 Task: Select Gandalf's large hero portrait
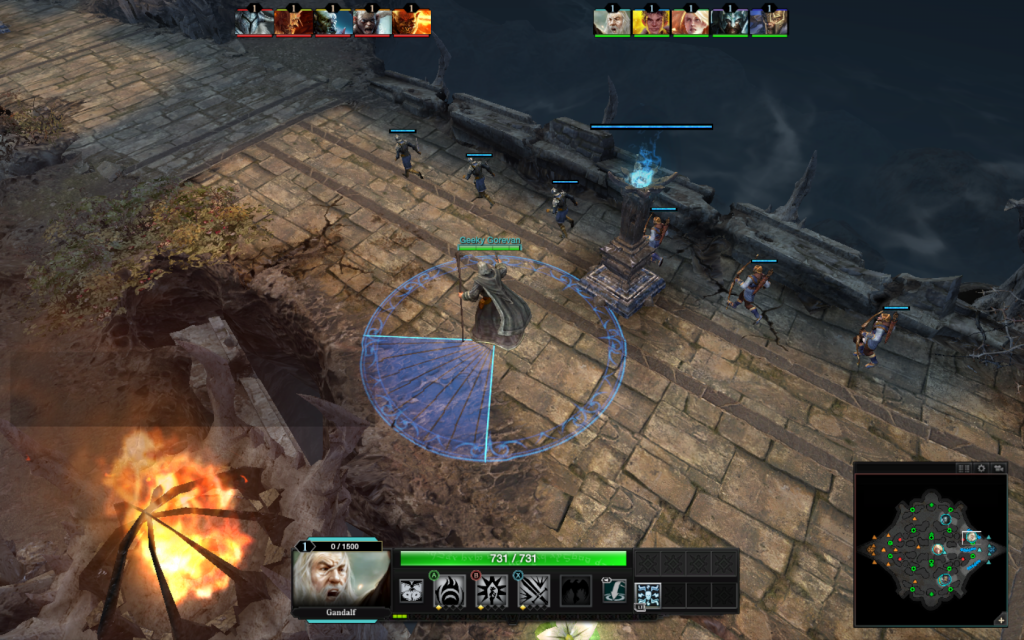341,577
